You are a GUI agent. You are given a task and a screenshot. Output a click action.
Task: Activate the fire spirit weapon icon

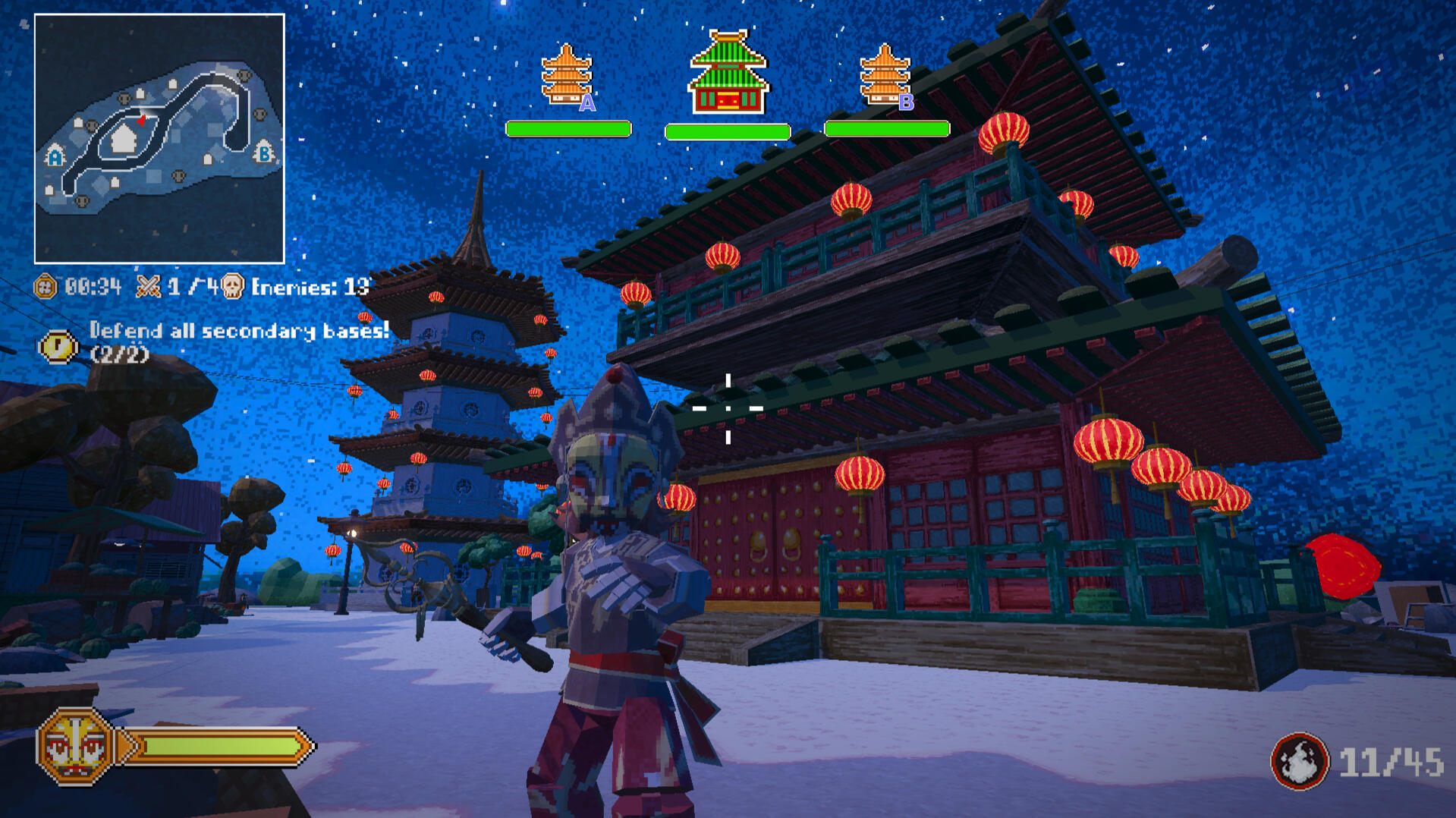click(1299, 761)
